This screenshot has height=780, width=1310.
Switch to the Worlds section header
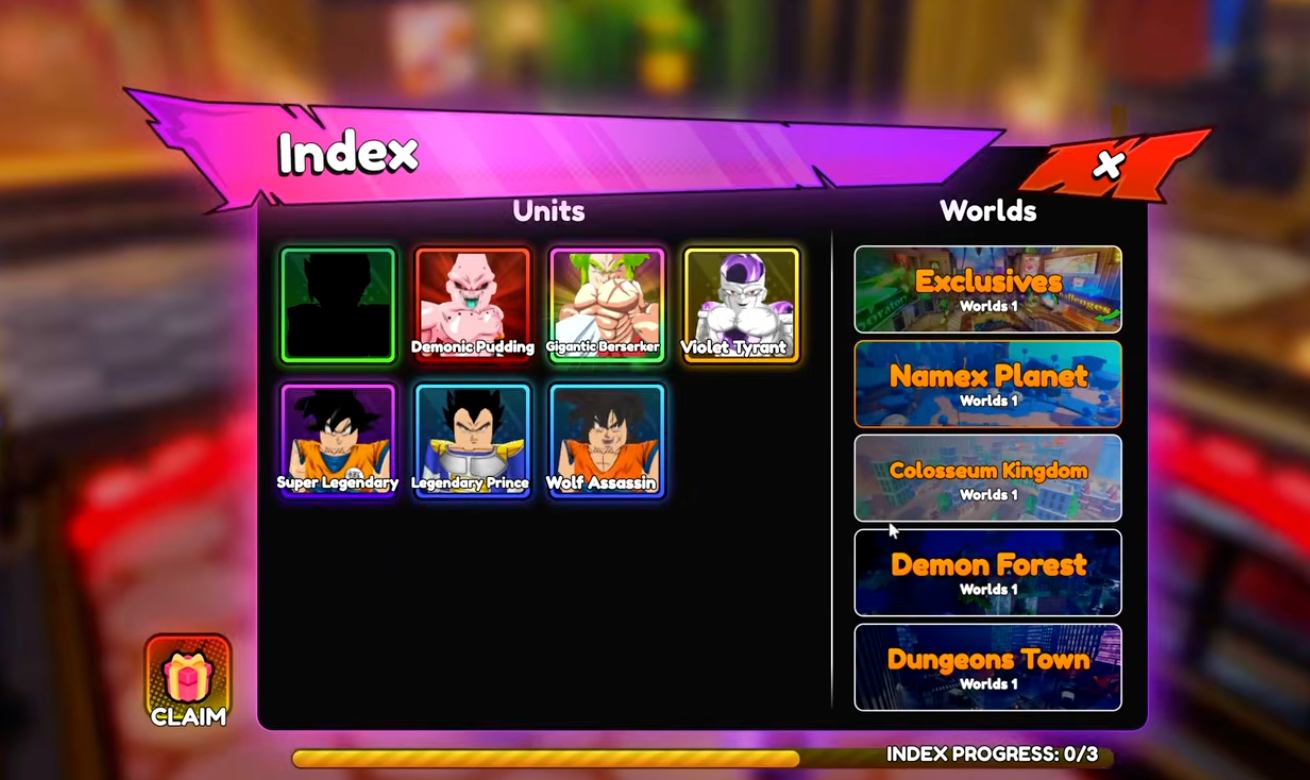pos(987,211)
